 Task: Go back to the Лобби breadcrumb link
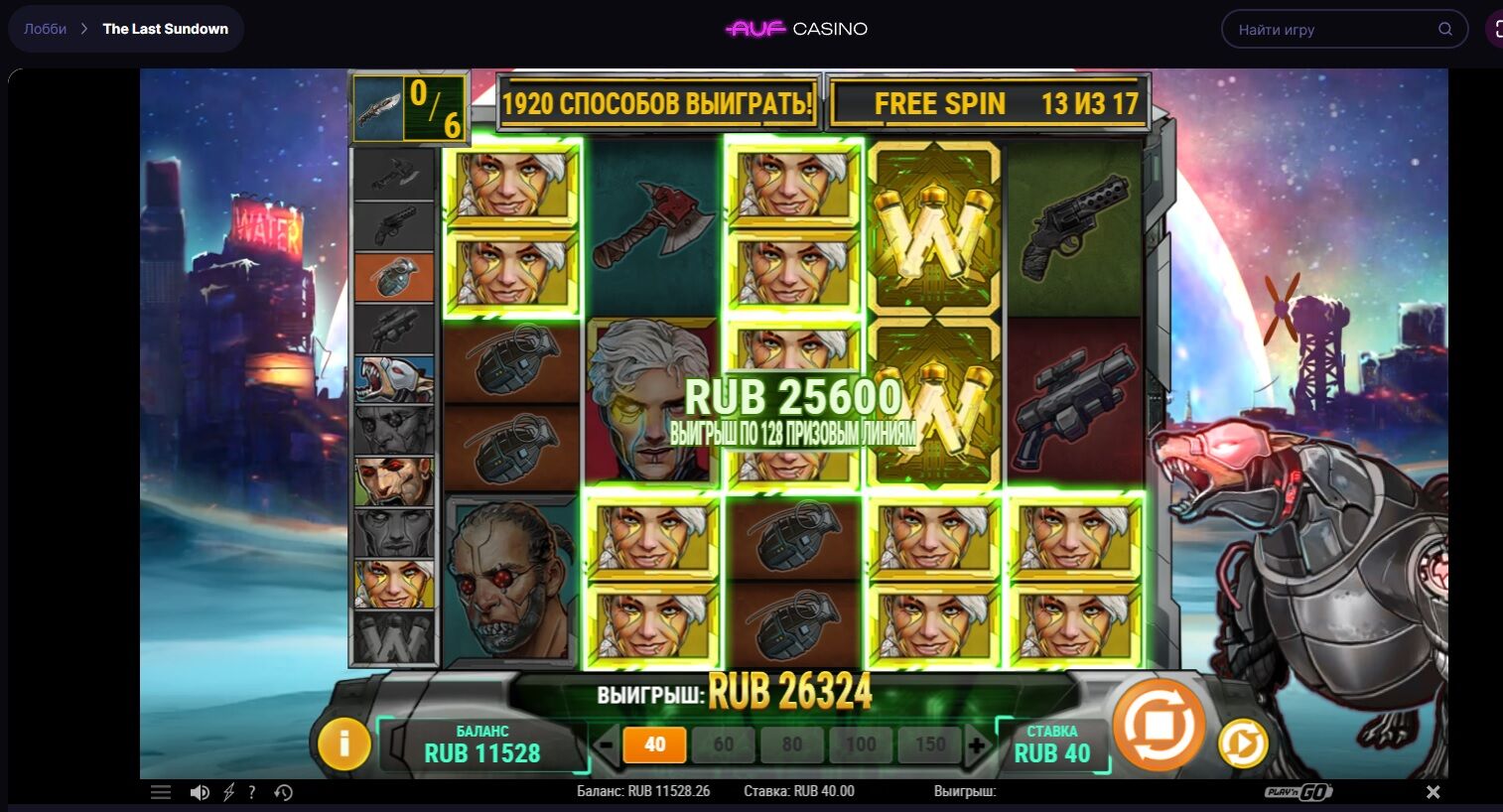coord(46,29)
